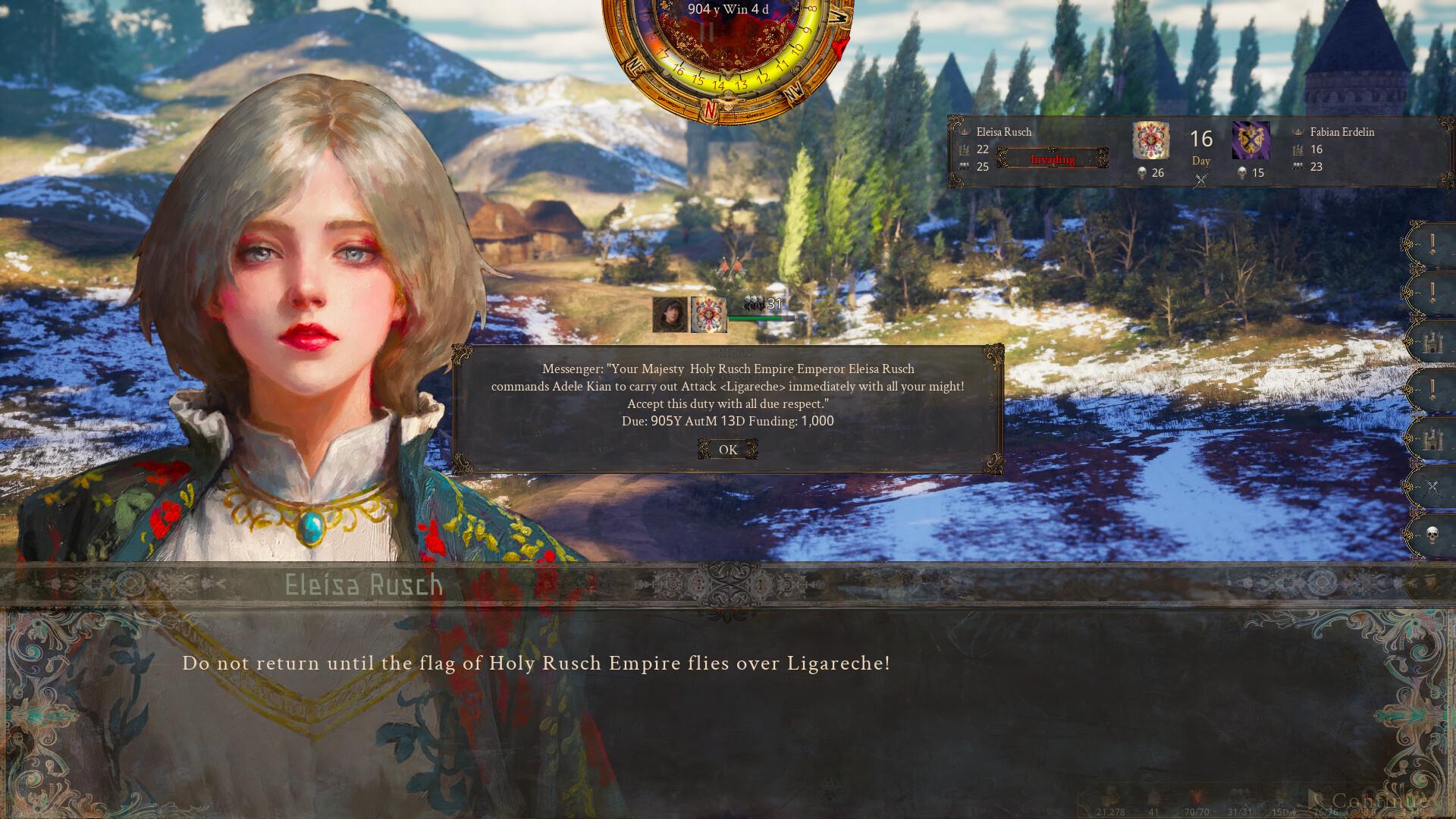The height and width of the screenshot is (819, 1456).
Task: Click the red Invading status button
Action: [x=1052, y=159]
